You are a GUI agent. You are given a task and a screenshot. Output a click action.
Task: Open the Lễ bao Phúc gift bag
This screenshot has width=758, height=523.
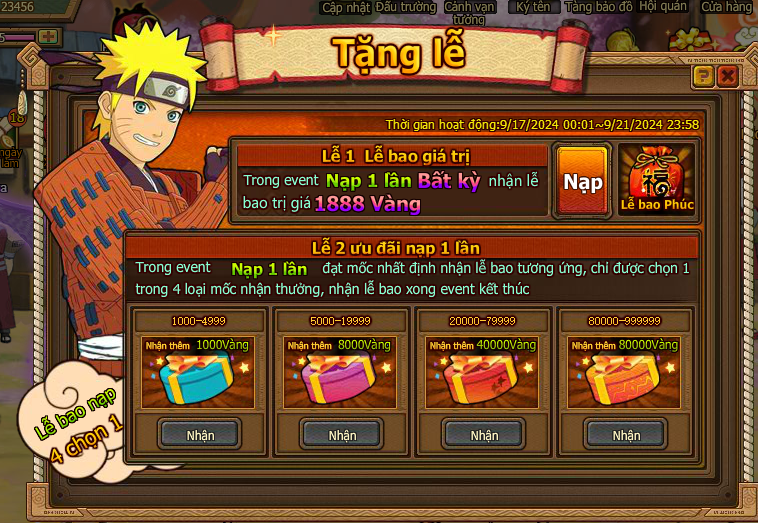click(656, 180)
